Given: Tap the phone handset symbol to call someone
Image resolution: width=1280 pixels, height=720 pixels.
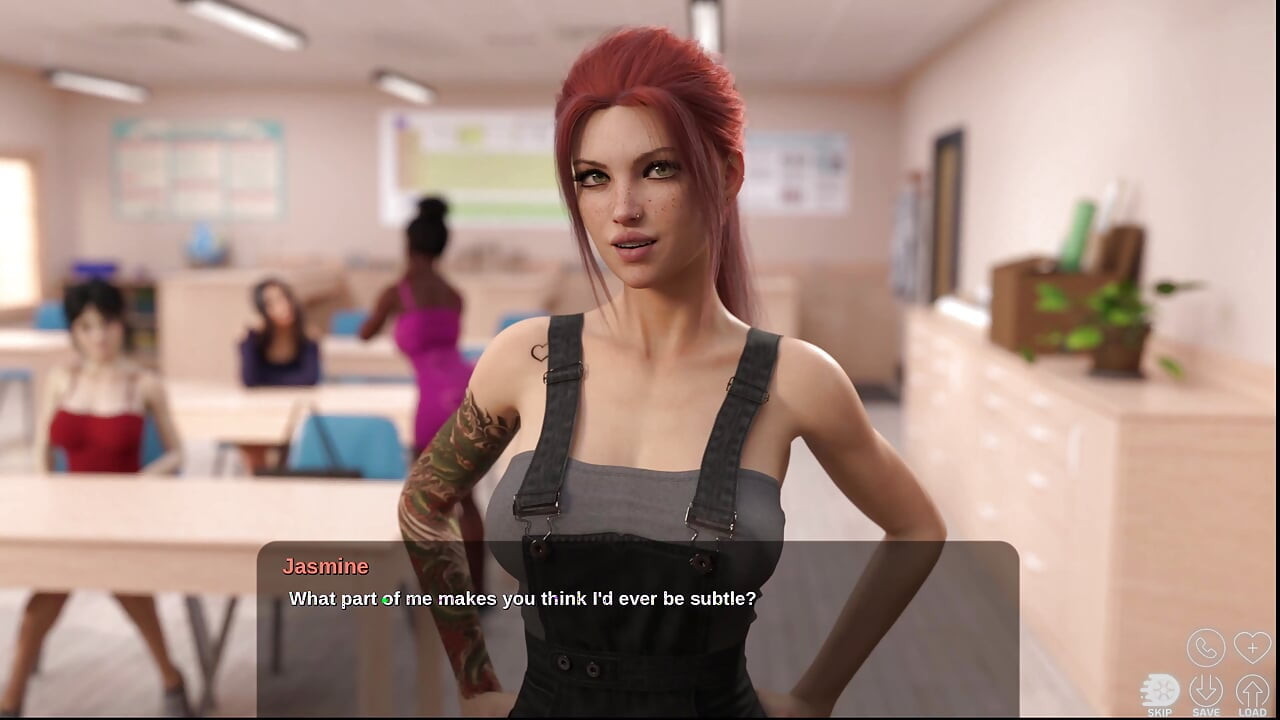Looking at the screenshot, I should click(x=1206, y=647).
